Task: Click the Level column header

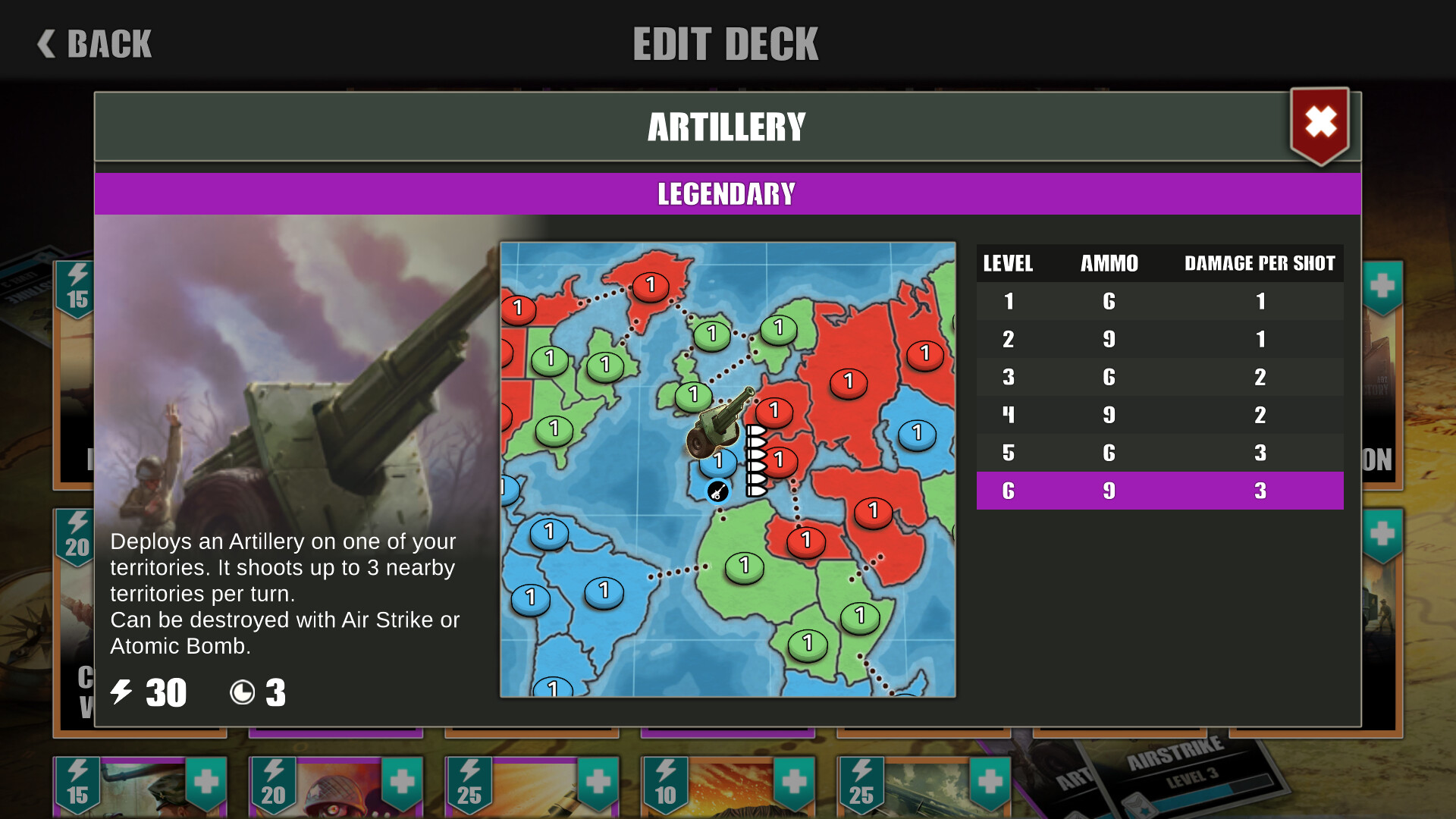Action: tap(1008, 263)
